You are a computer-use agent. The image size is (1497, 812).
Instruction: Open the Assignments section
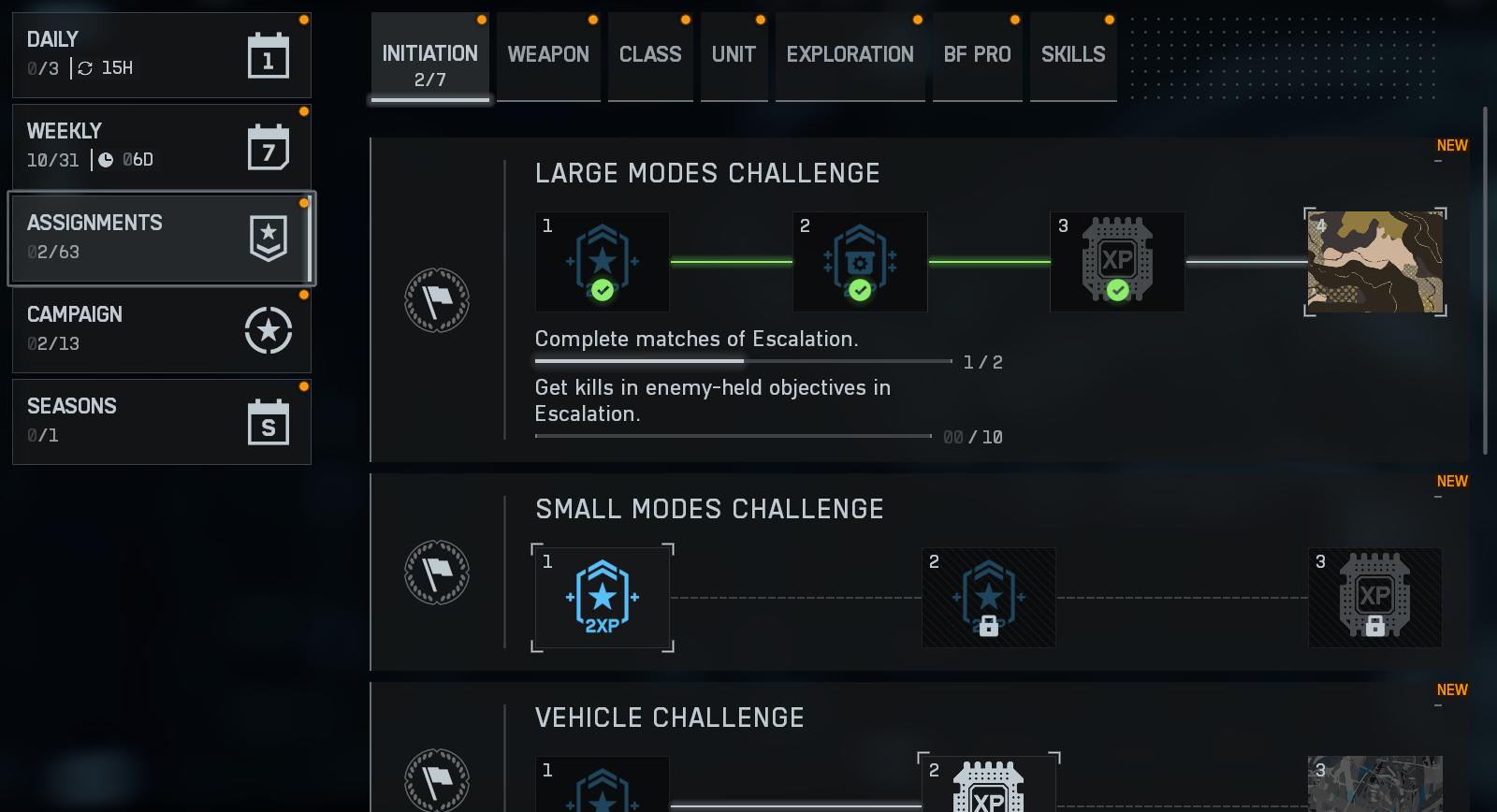click(x=161, y=239)
